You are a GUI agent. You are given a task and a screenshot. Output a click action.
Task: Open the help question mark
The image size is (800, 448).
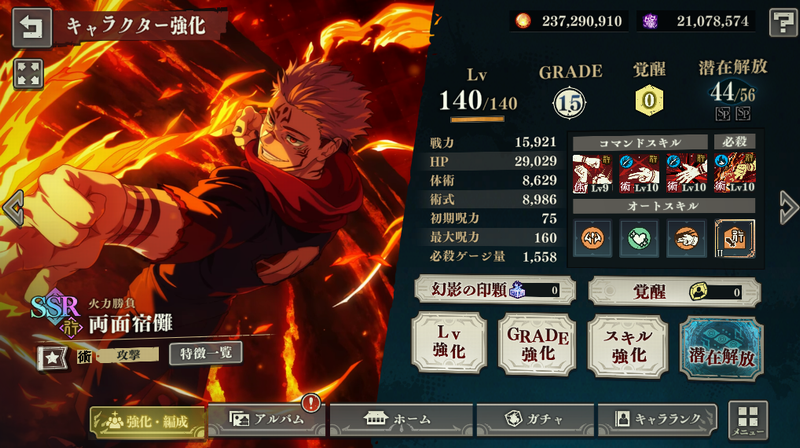(781, 23)
